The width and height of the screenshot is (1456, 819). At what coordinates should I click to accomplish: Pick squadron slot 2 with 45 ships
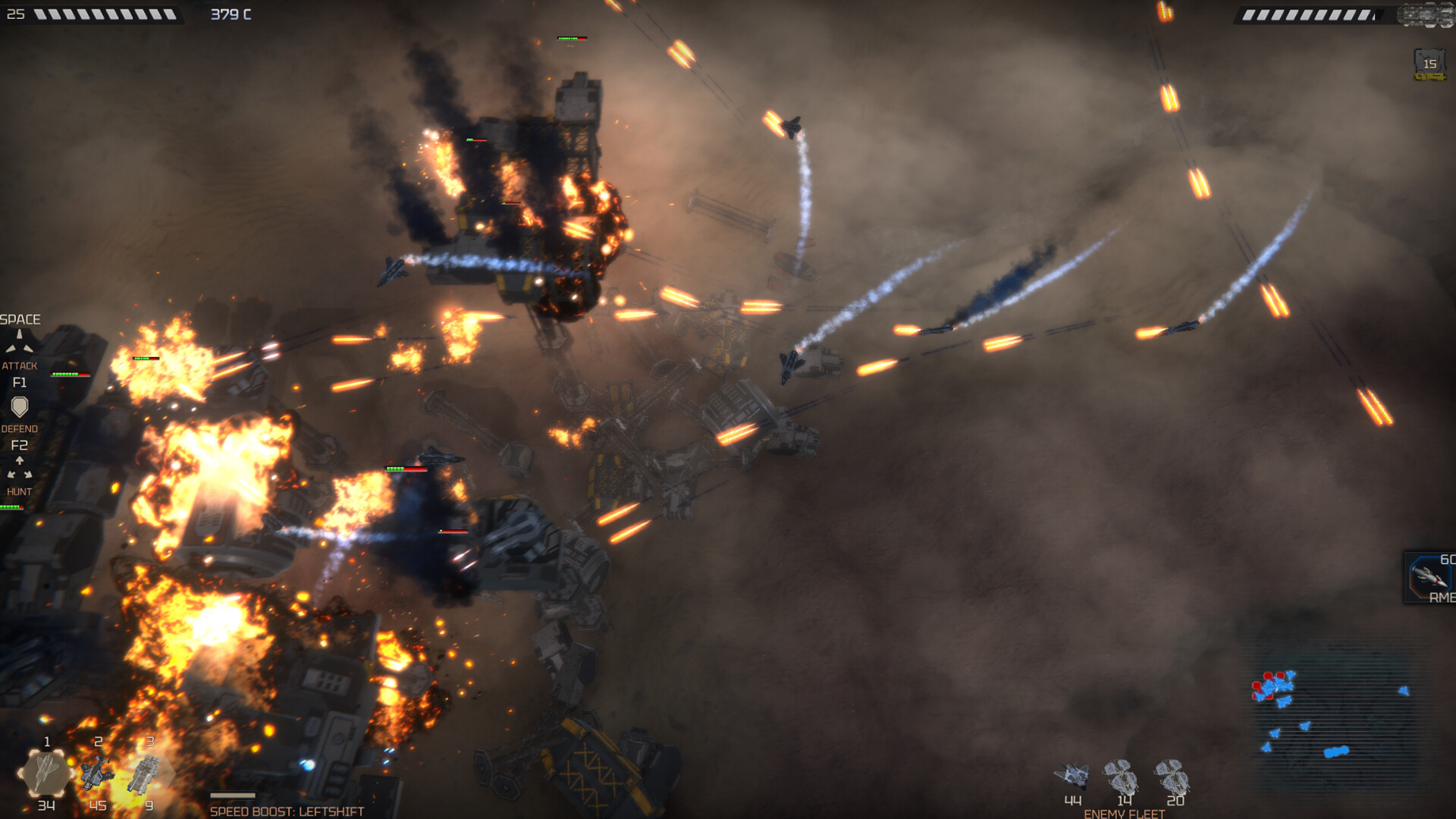click(x=98, y=773)
